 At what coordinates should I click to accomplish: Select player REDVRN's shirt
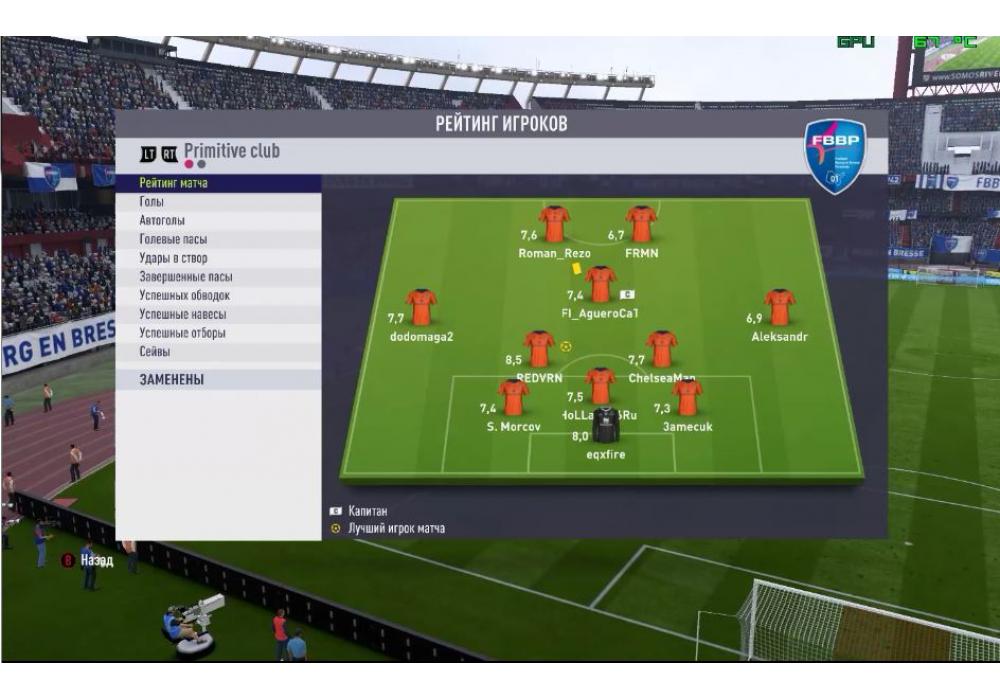point(539,350)
